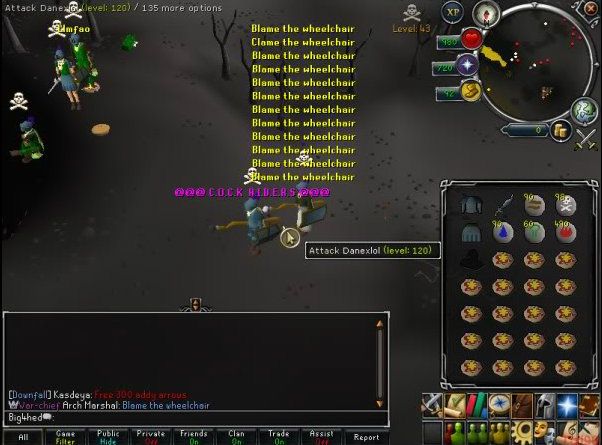Select the fire rune stack in inventory
Screen dimensions: 602x445
click(567, 233)
